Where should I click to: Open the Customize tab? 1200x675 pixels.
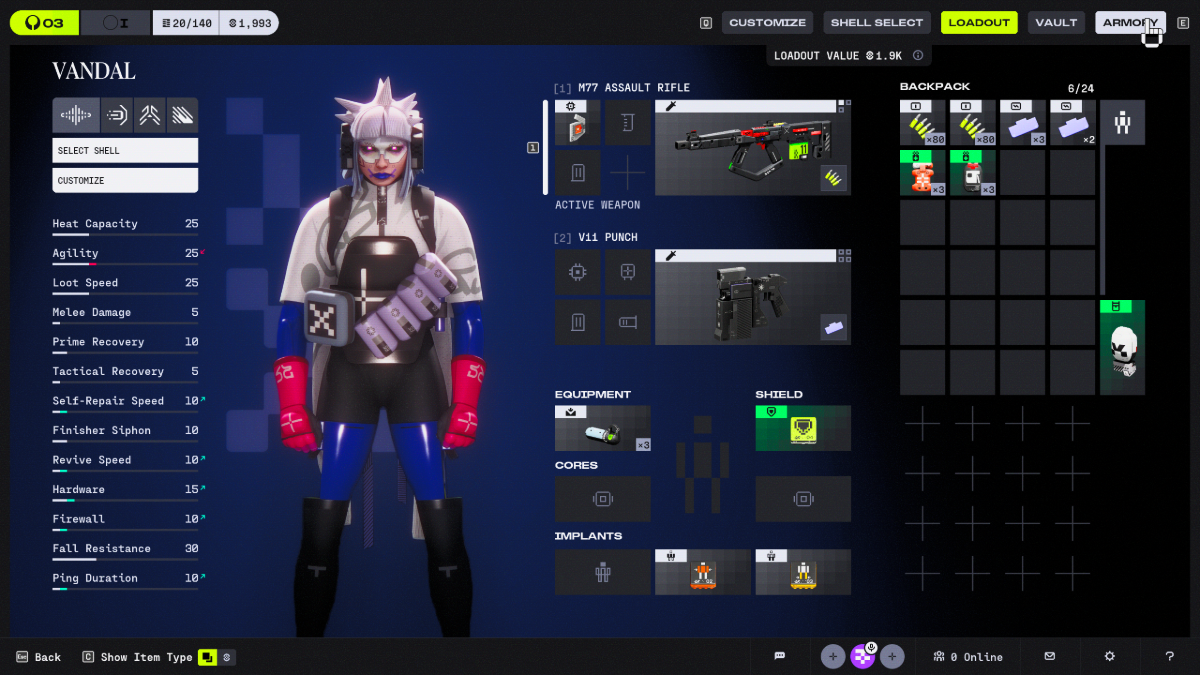[767, 23]
